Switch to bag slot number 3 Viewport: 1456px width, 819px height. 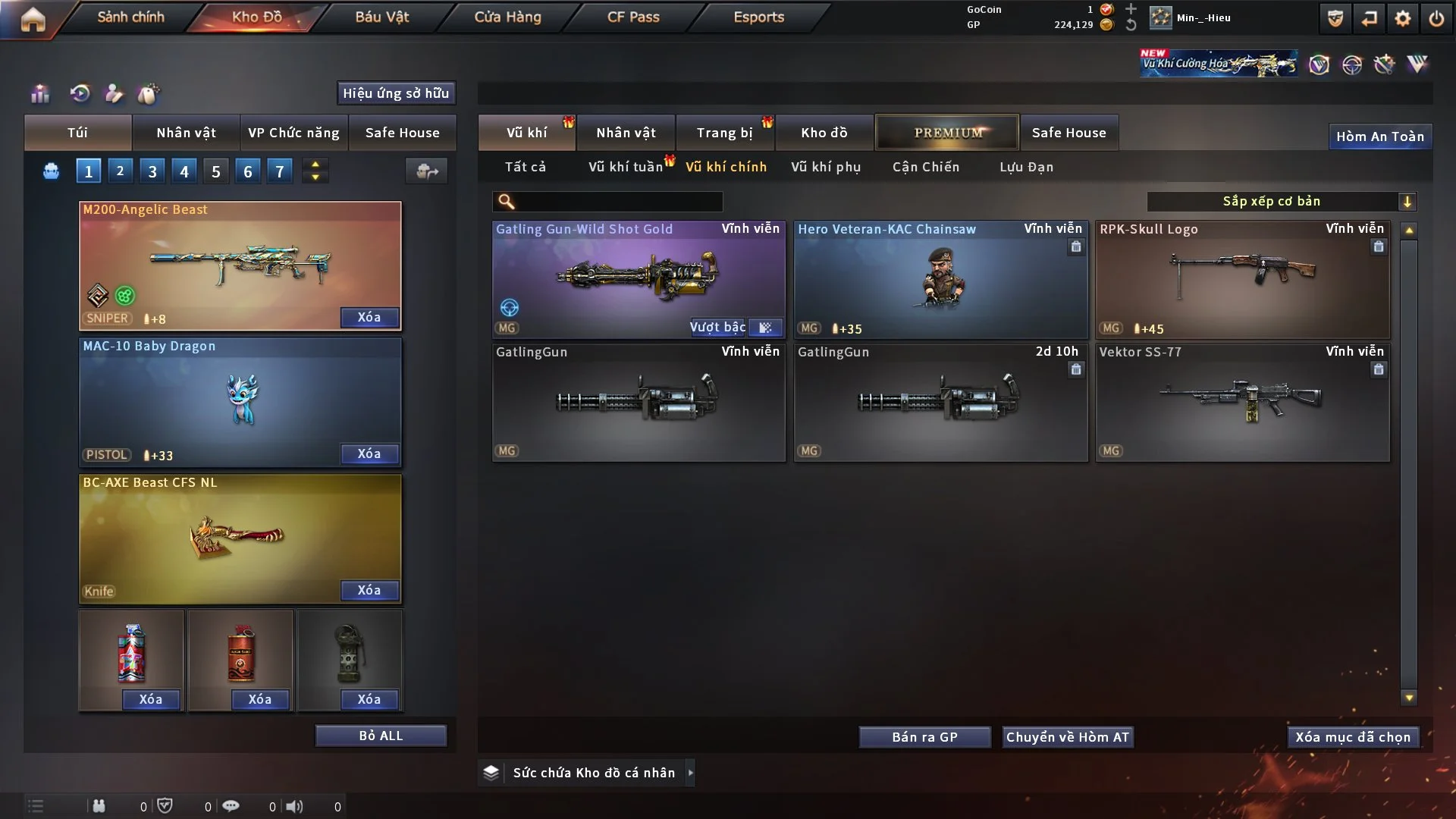152,171
